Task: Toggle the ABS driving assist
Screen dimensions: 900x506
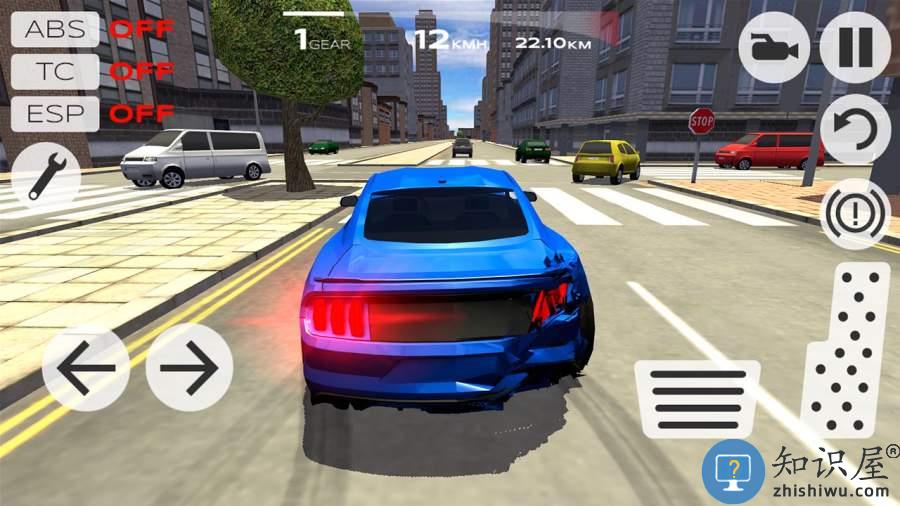Action: coord(55,28)
